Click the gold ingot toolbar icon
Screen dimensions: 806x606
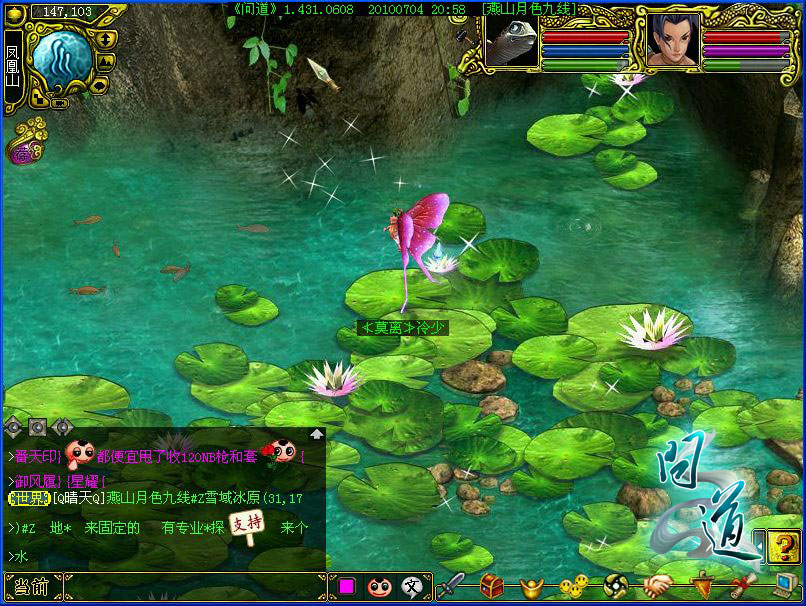531,587
